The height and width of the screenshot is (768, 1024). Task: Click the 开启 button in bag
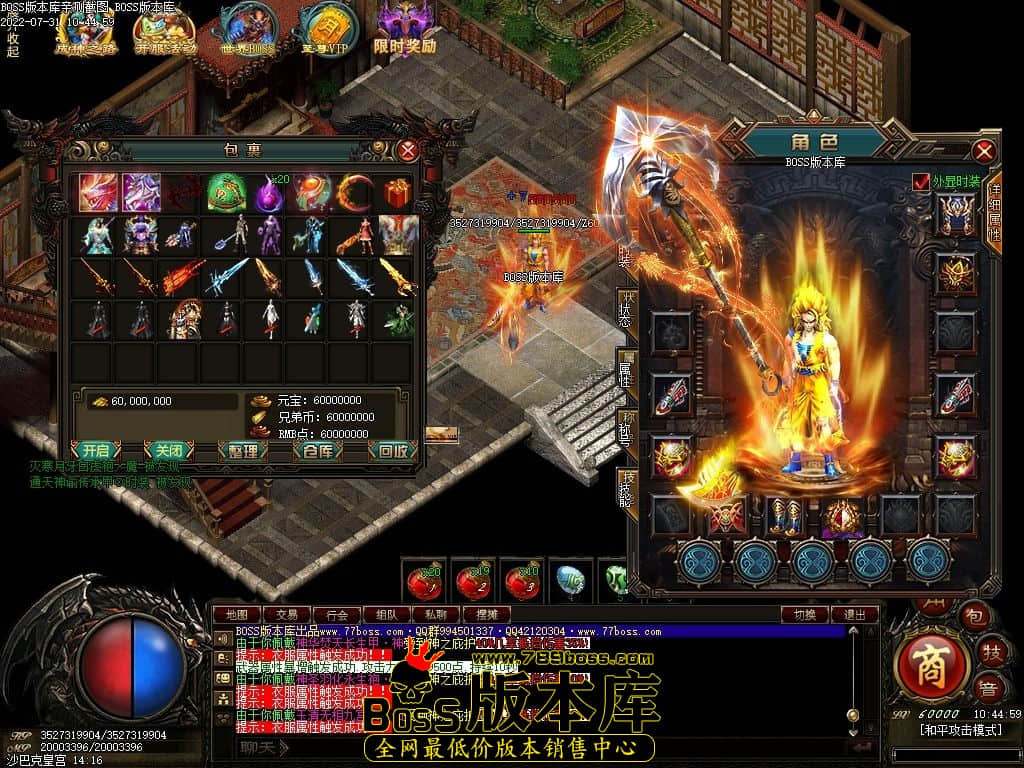96,450
